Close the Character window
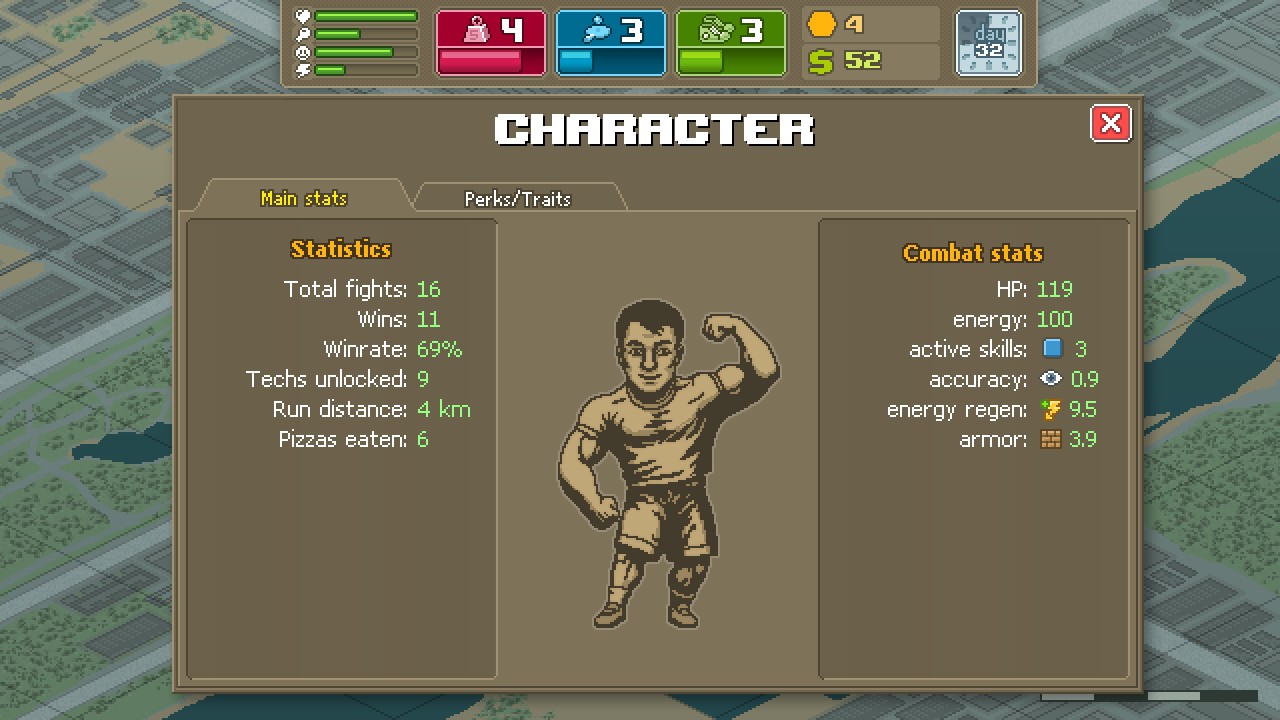The image size is (1280, 720). pos(1110,123)
